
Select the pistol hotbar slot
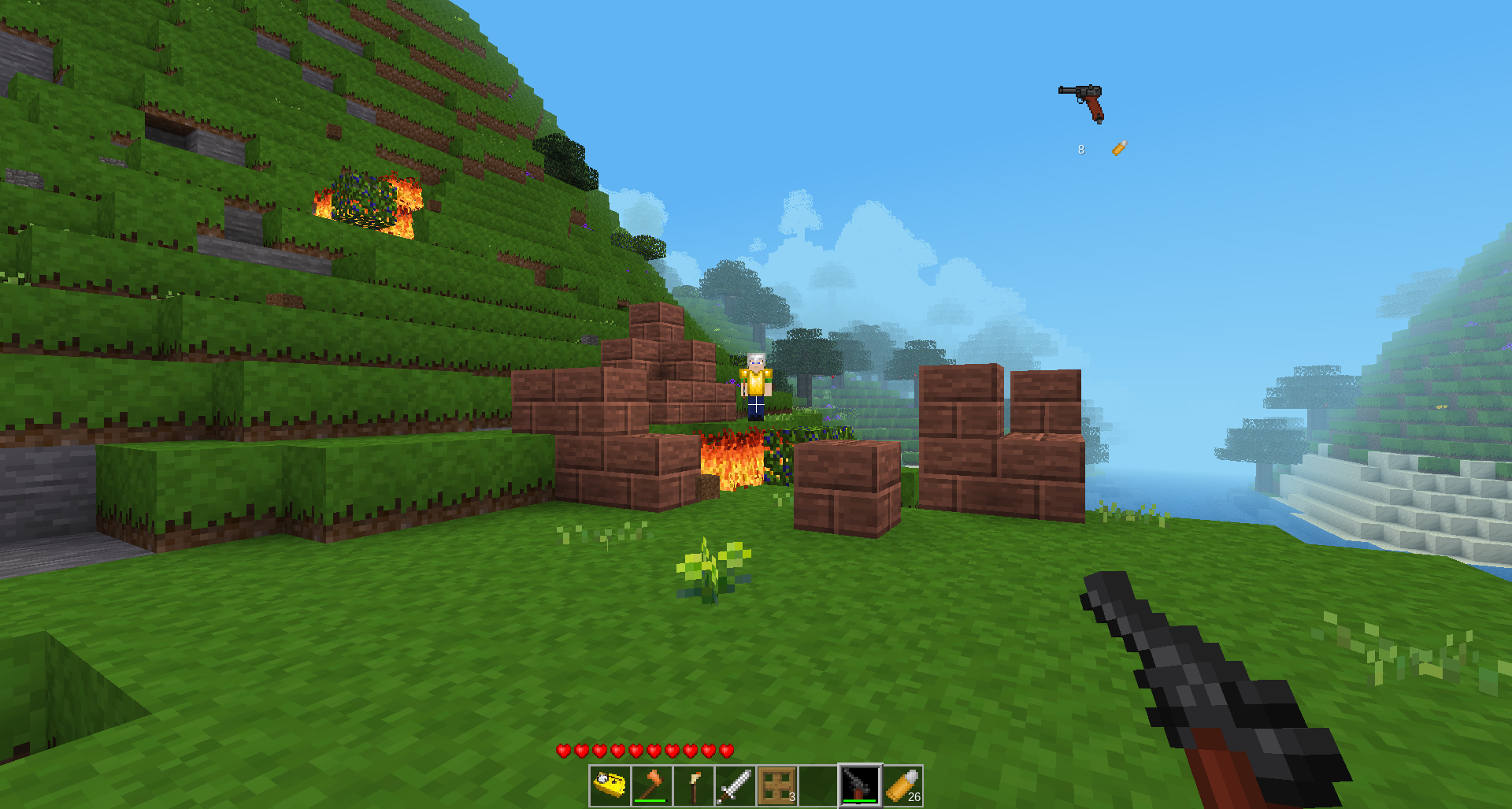point(860,785)
